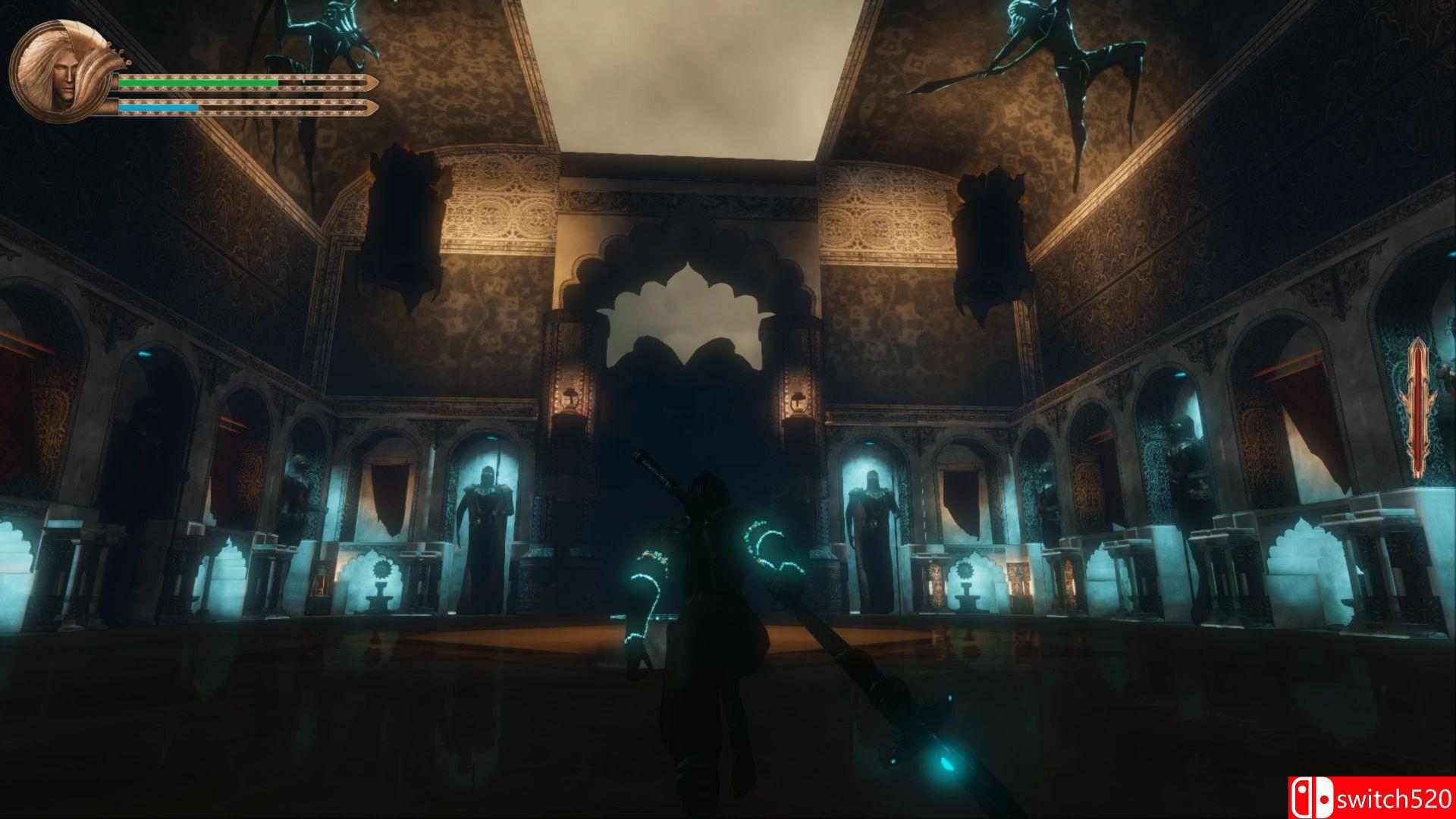Toggle the blue stamina bar display
The width and height of the screenshot is (1456, 819).
click(159, 106)
